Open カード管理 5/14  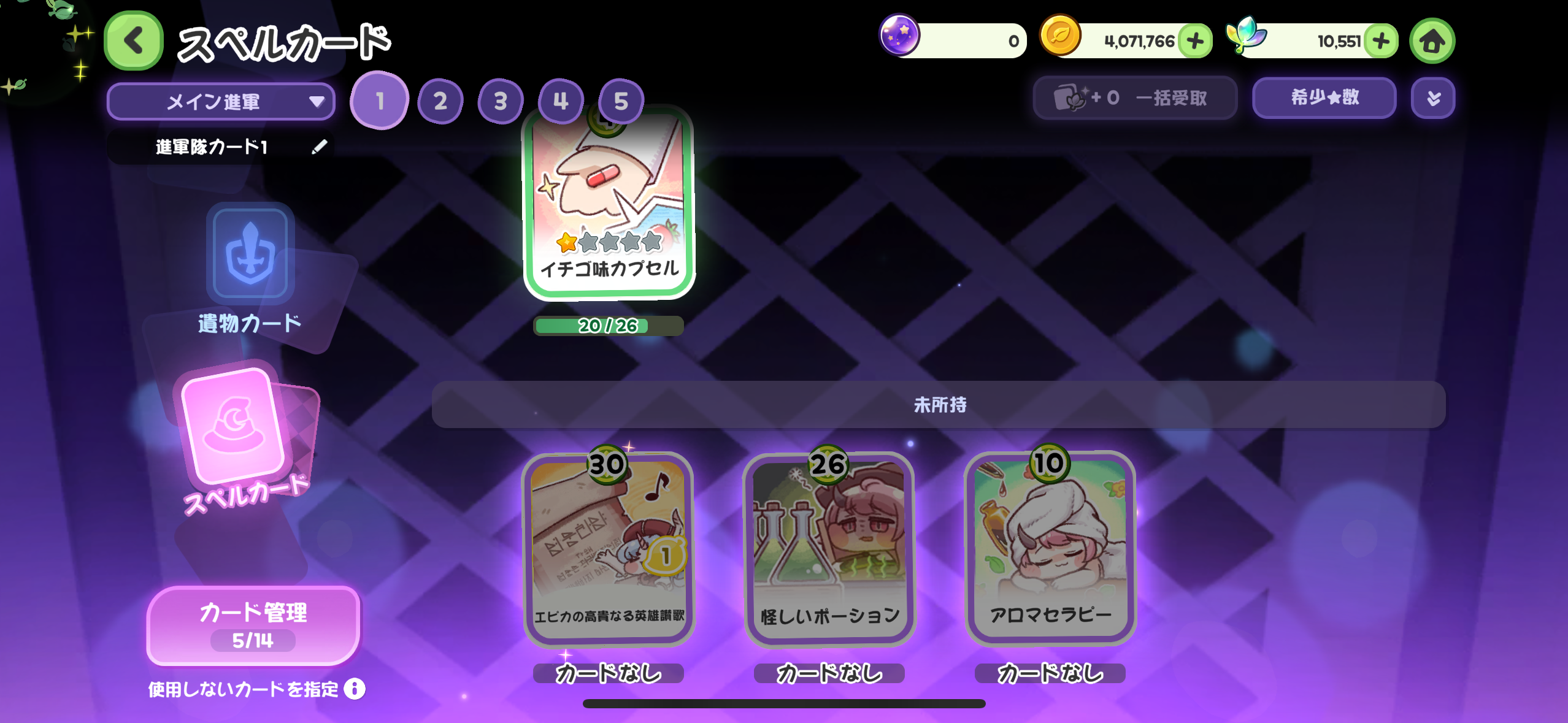pos(253,625)
